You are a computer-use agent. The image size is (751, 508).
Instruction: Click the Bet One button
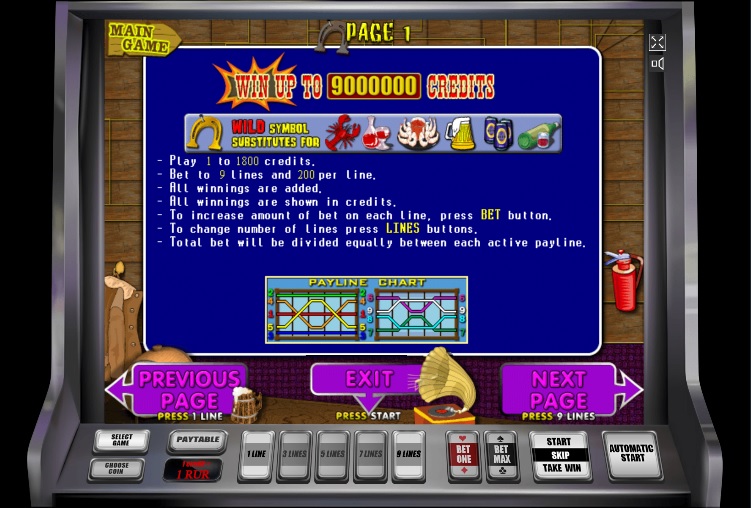464,456
